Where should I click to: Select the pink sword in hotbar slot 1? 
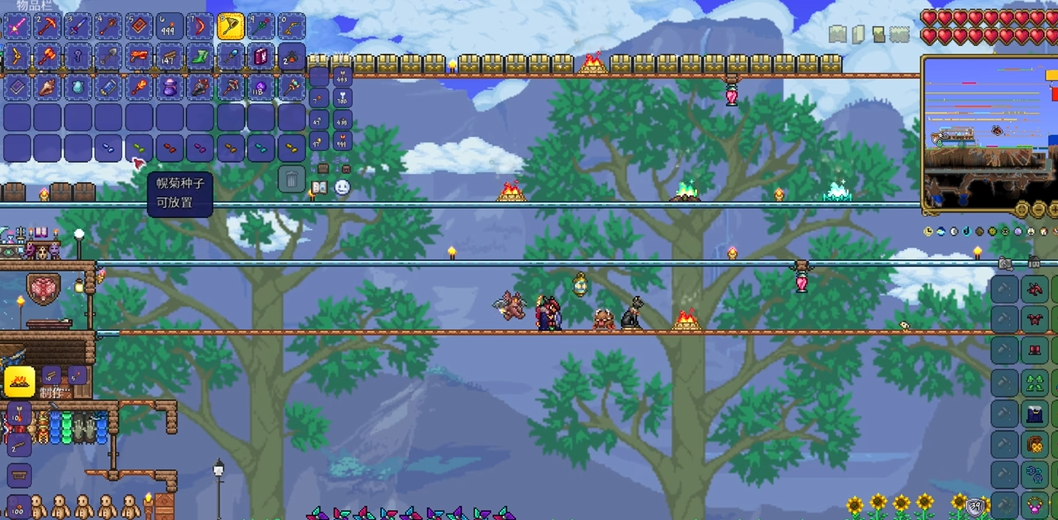pyautogui.click(x=17, y=26)
